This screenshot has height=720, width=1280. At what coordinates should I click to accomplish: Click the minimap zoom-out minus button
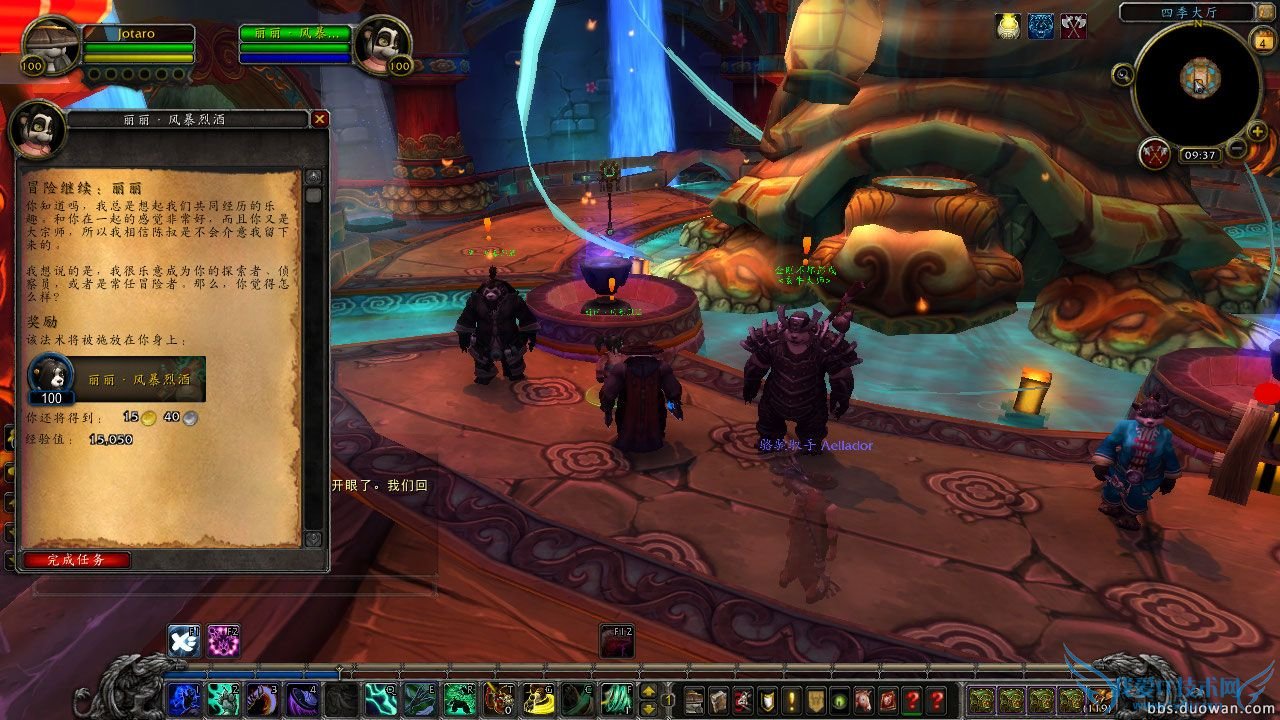click(x=1235, y=148)
